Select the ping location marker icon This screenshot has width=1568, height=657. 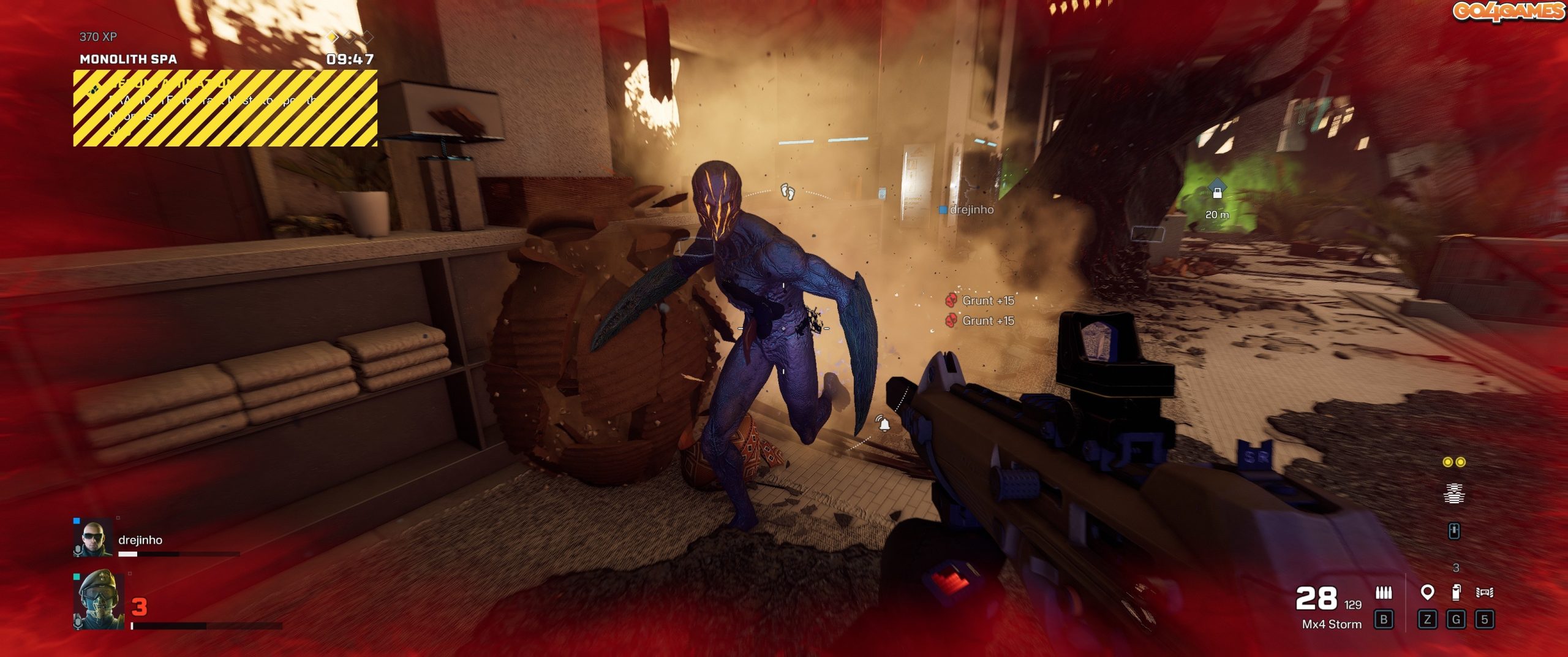click(1427, 592)
